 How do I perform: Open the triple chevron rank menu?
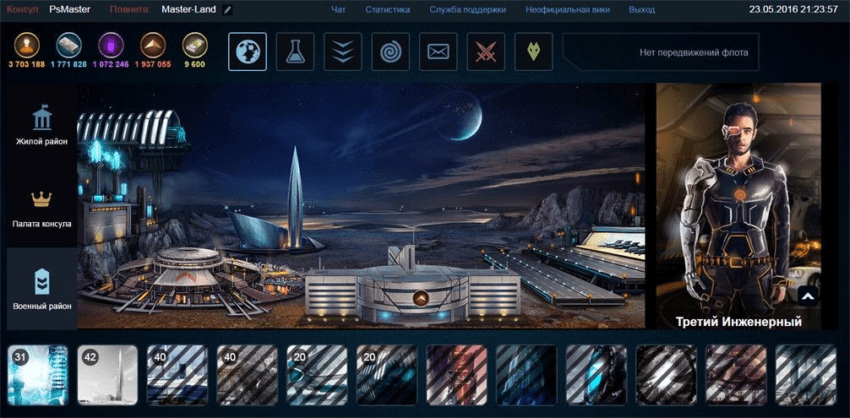pyautogui.click(x=343, y=52)
